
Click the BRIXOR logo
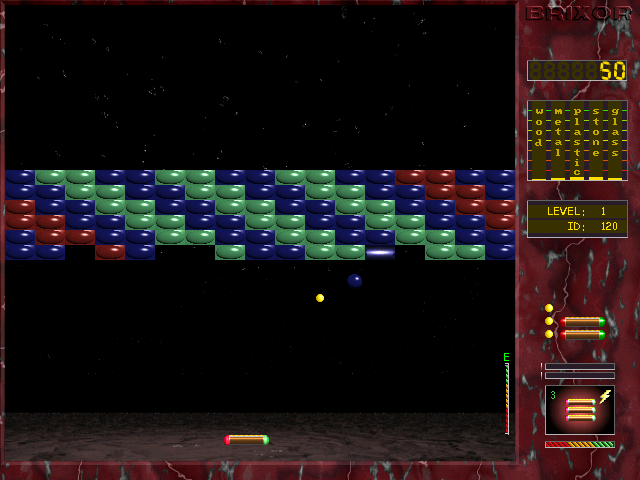pos(577,14)
